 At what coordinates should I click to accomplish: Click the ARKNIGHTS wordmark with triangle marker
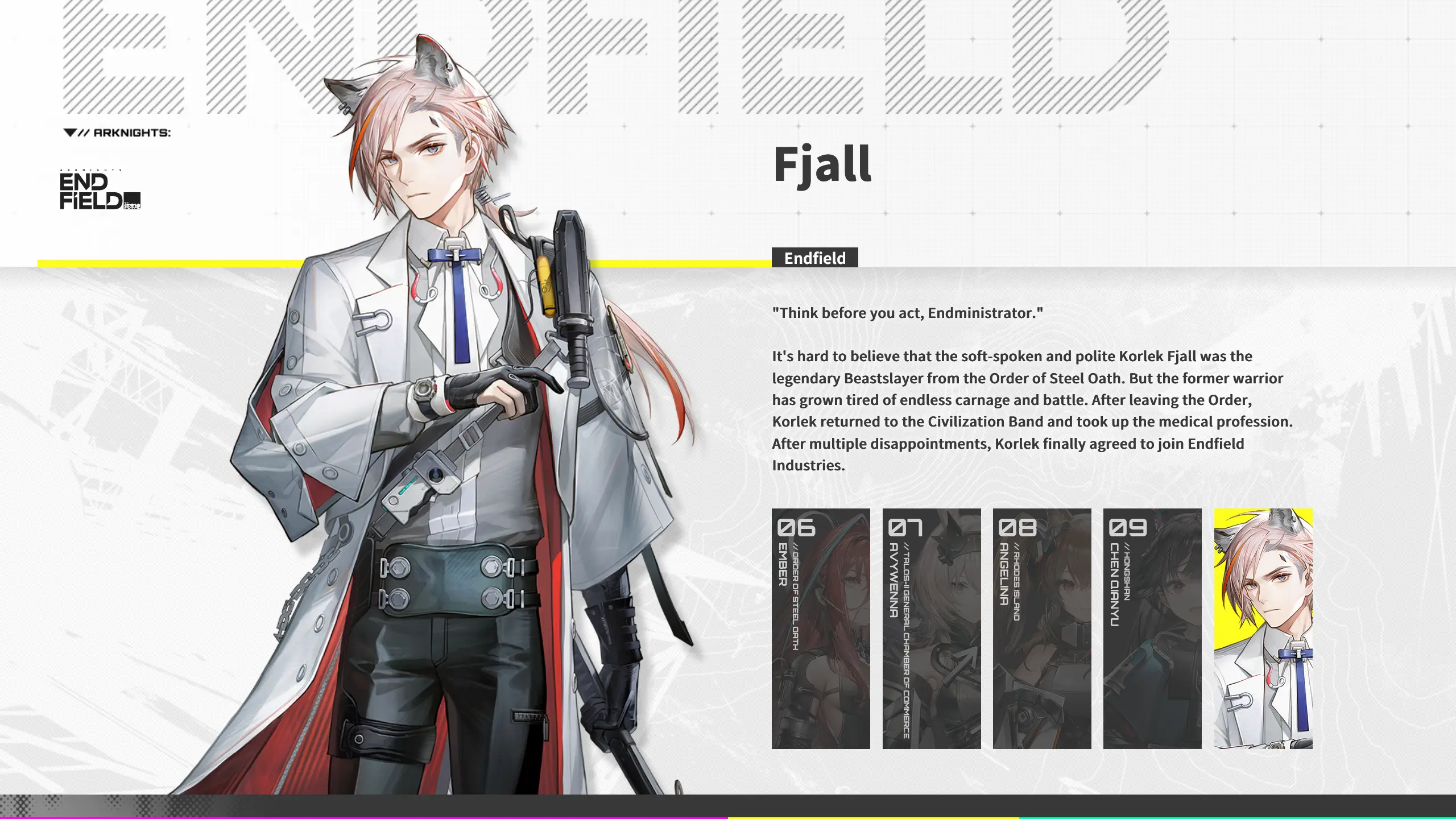[117, 134]
